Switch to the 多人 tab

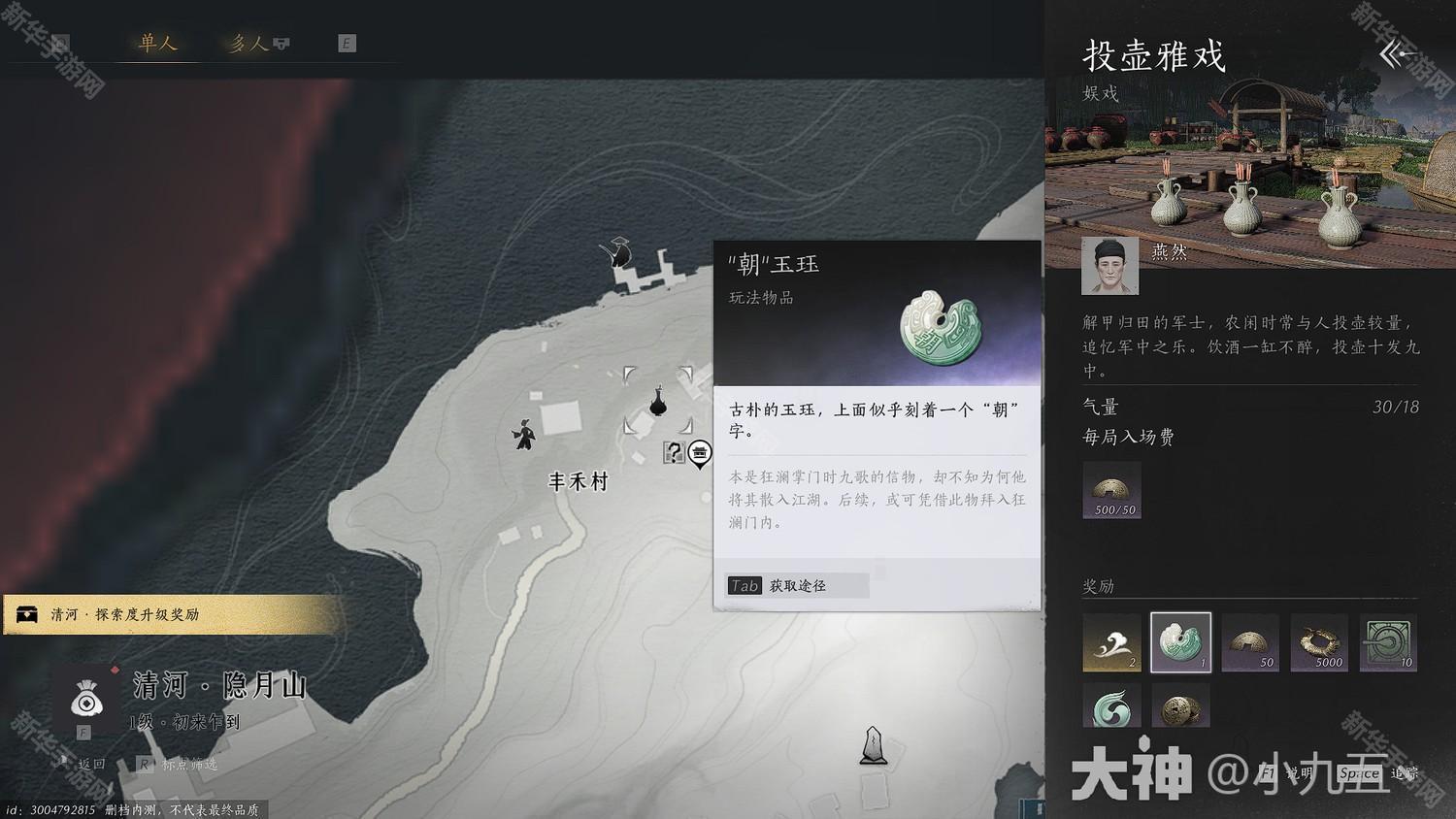tap(248, 43)
